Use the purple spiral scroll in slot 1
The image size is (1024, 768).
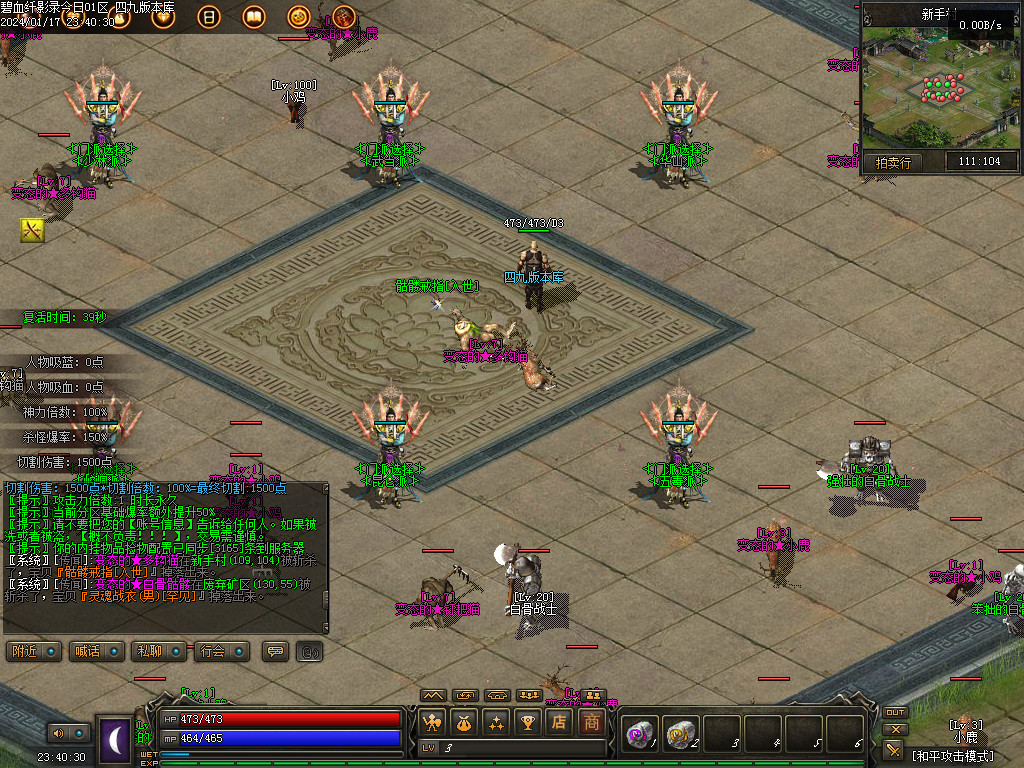pos(638,734)
